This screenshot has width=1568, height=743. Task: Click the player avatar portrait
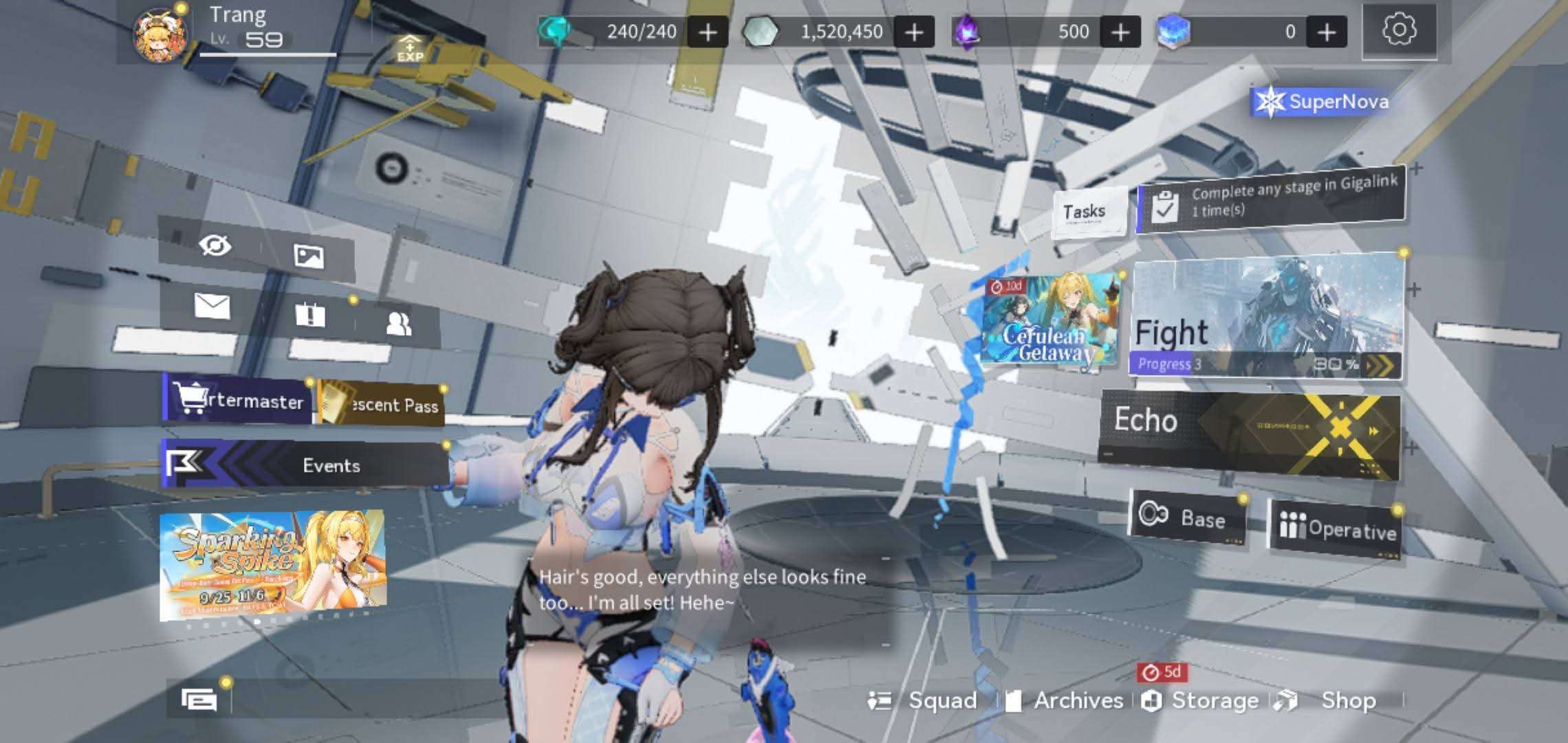pyautogui.click(x=160, y=36)
